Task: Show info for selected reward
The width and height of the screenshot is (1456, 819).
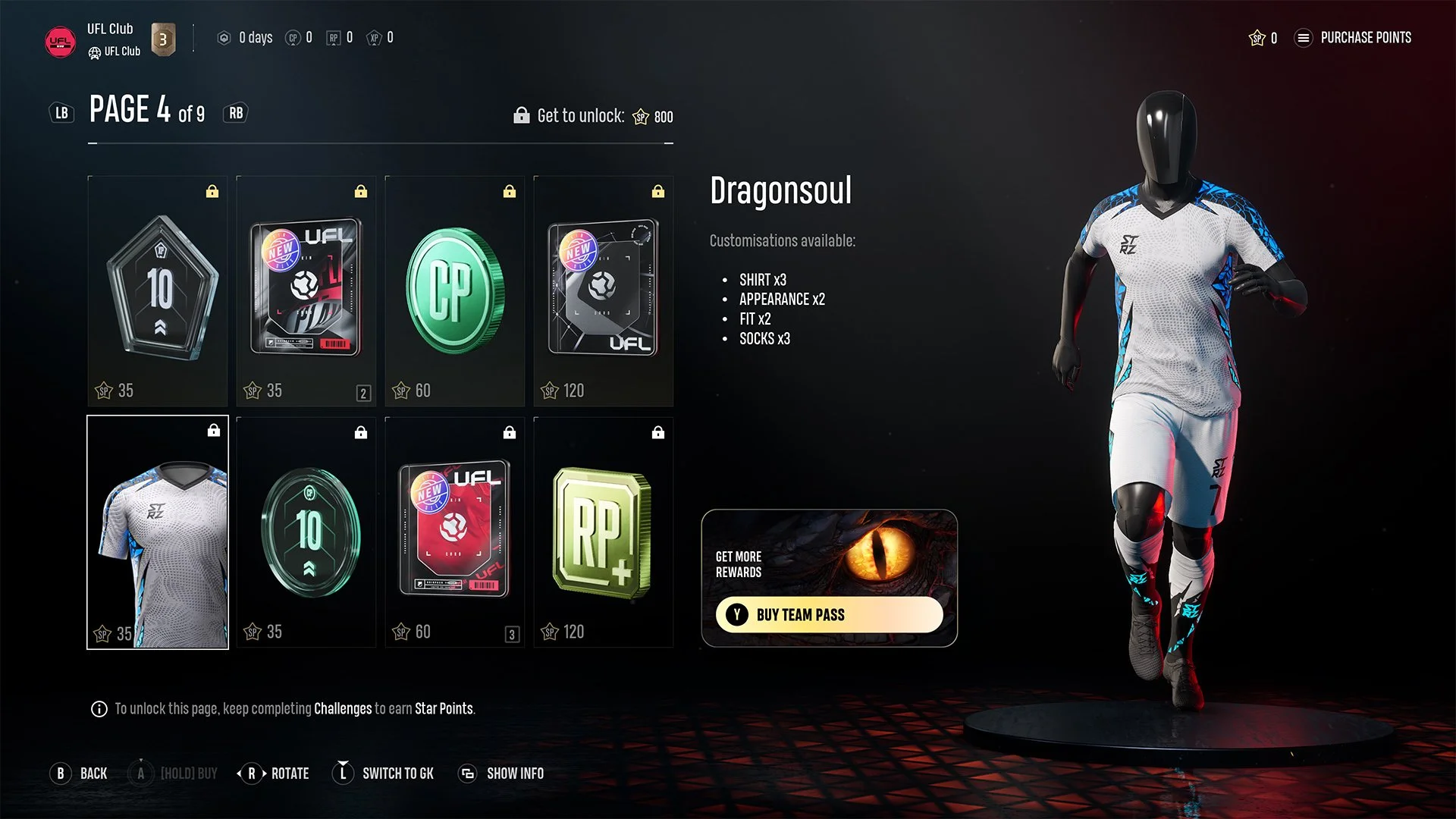Action: [x=501, y=773]
